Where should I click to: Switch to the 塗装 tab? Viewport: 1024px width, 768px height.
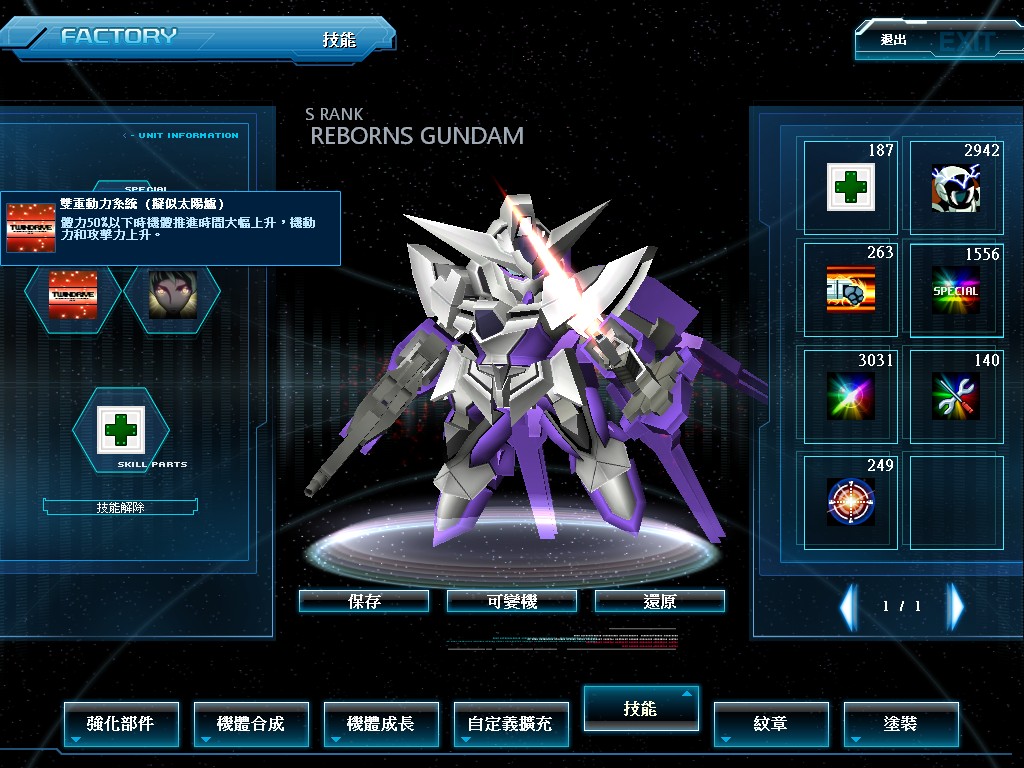901,723
